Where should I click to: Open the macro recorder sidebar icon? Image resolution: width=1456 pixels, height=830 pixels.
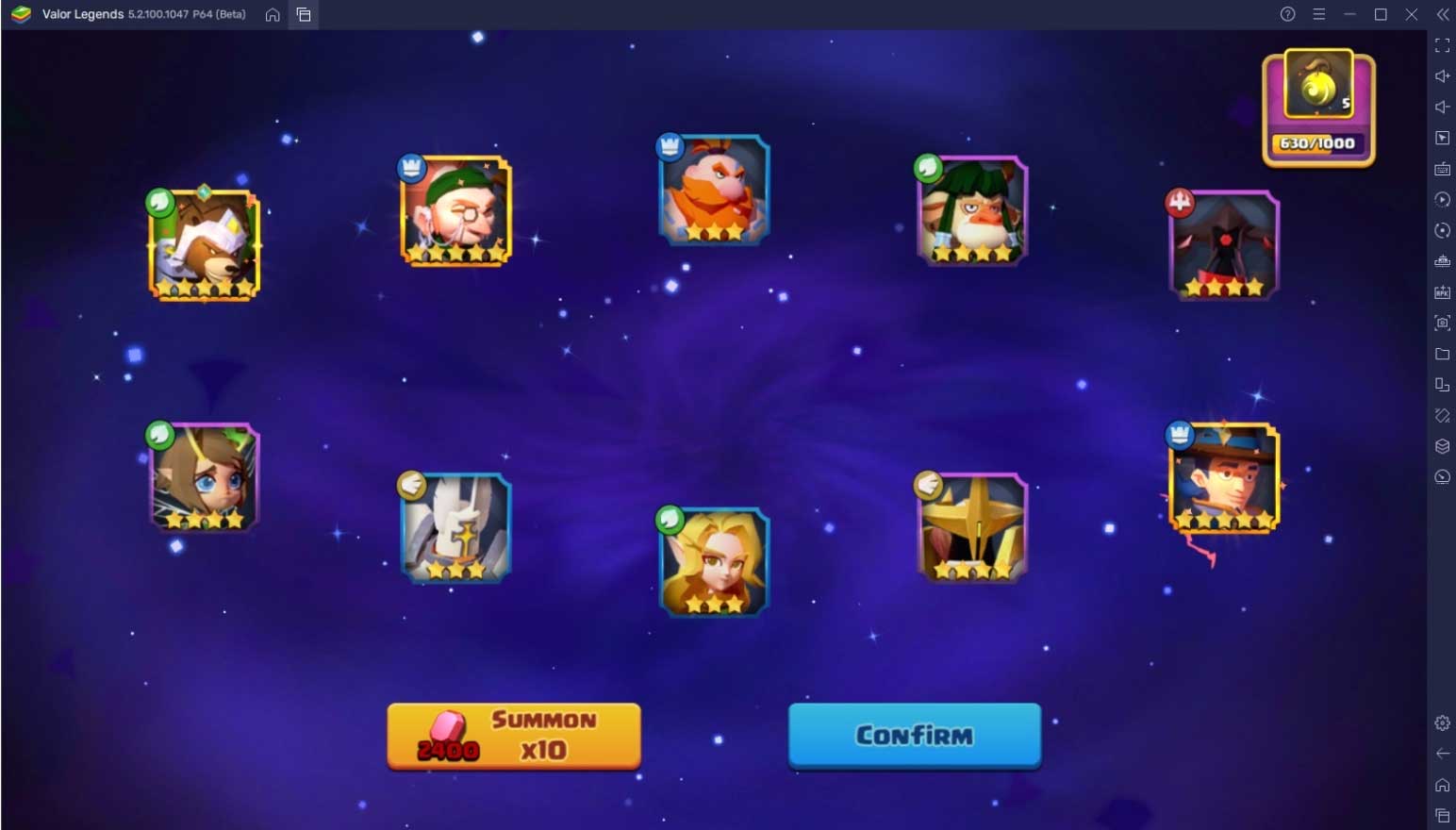(x=1442, y=200)
